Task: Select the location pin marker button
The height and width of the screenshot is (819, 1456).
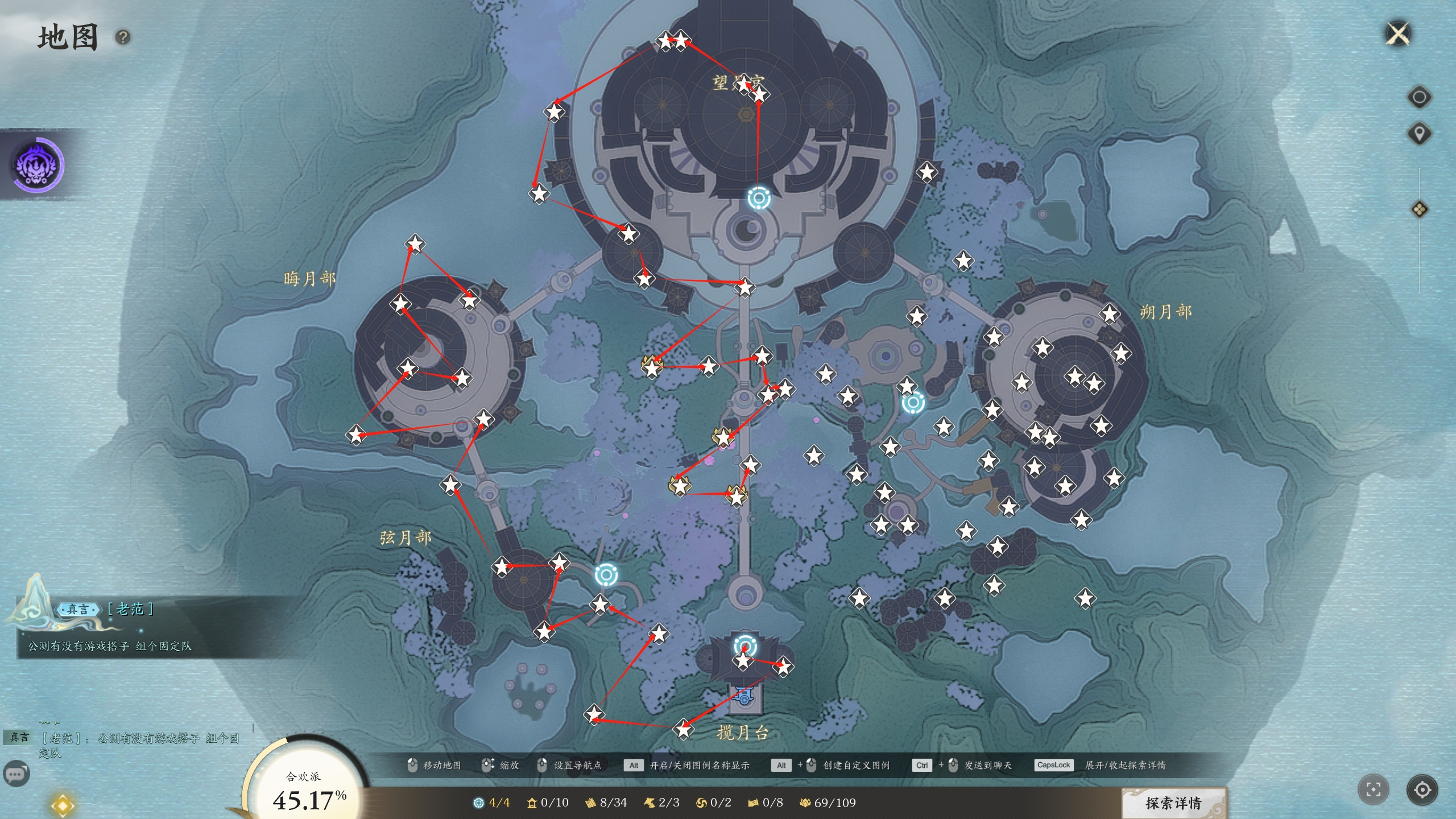Action: (x=1419, y=134)
